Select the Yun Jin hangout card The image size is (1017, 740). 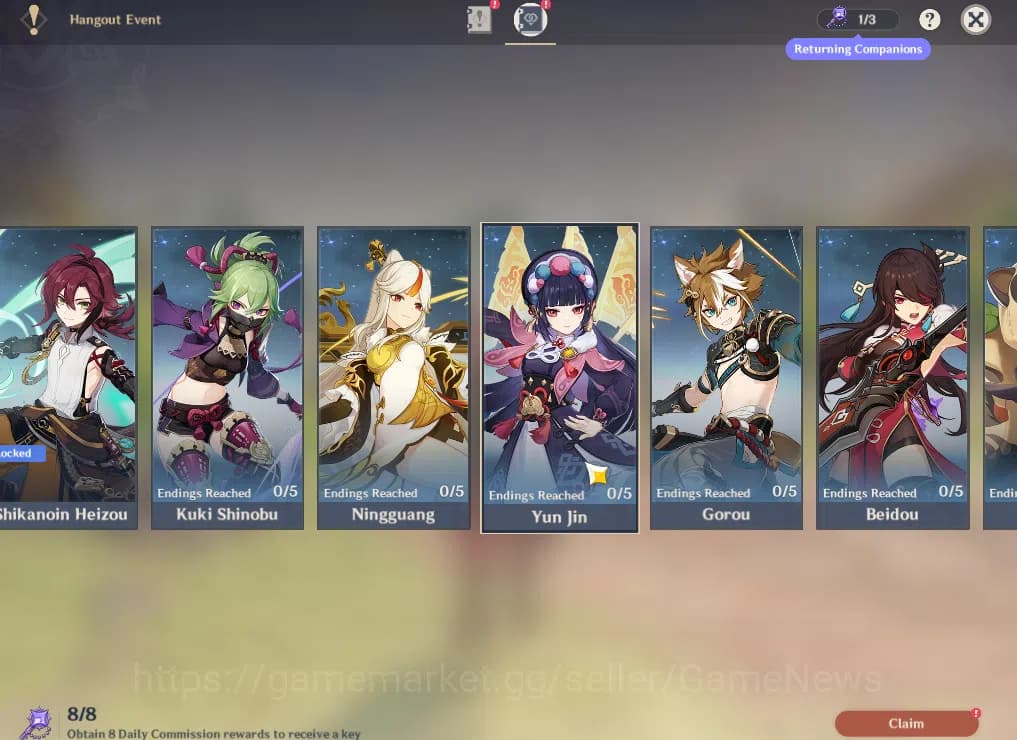coord(560,376)
